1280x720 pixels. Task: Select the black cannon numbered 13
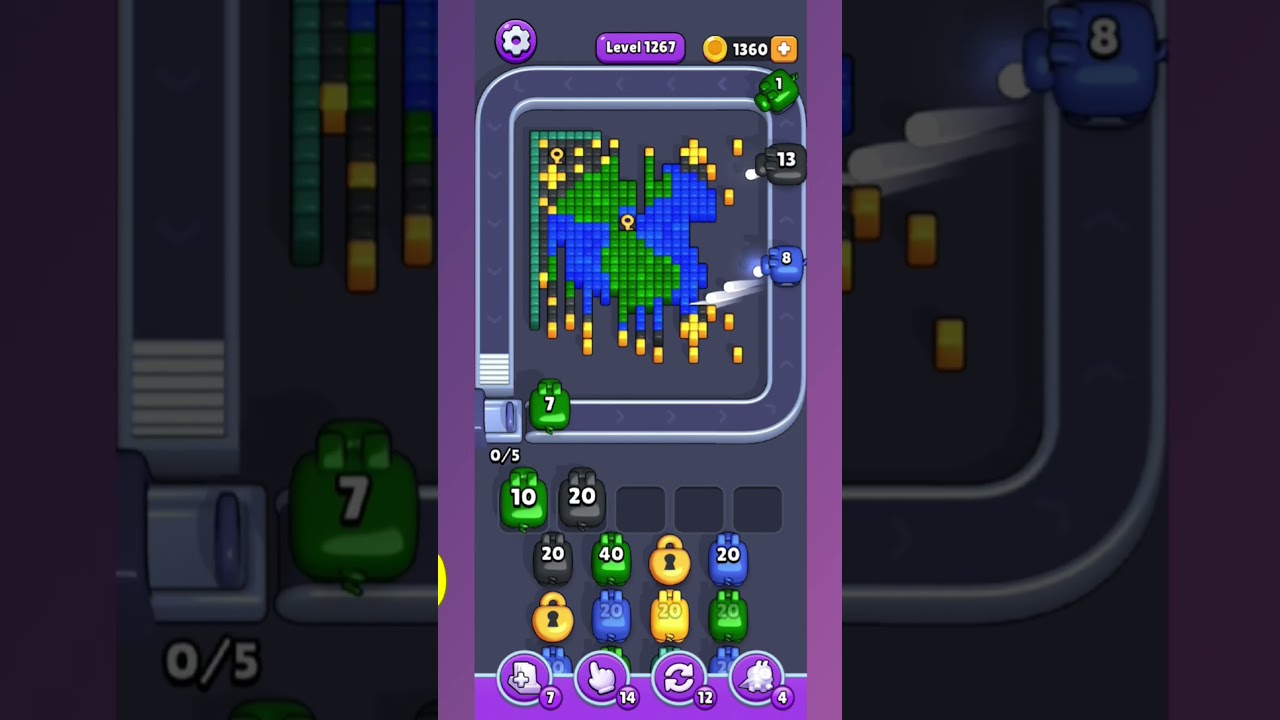(x=783, y=163)
